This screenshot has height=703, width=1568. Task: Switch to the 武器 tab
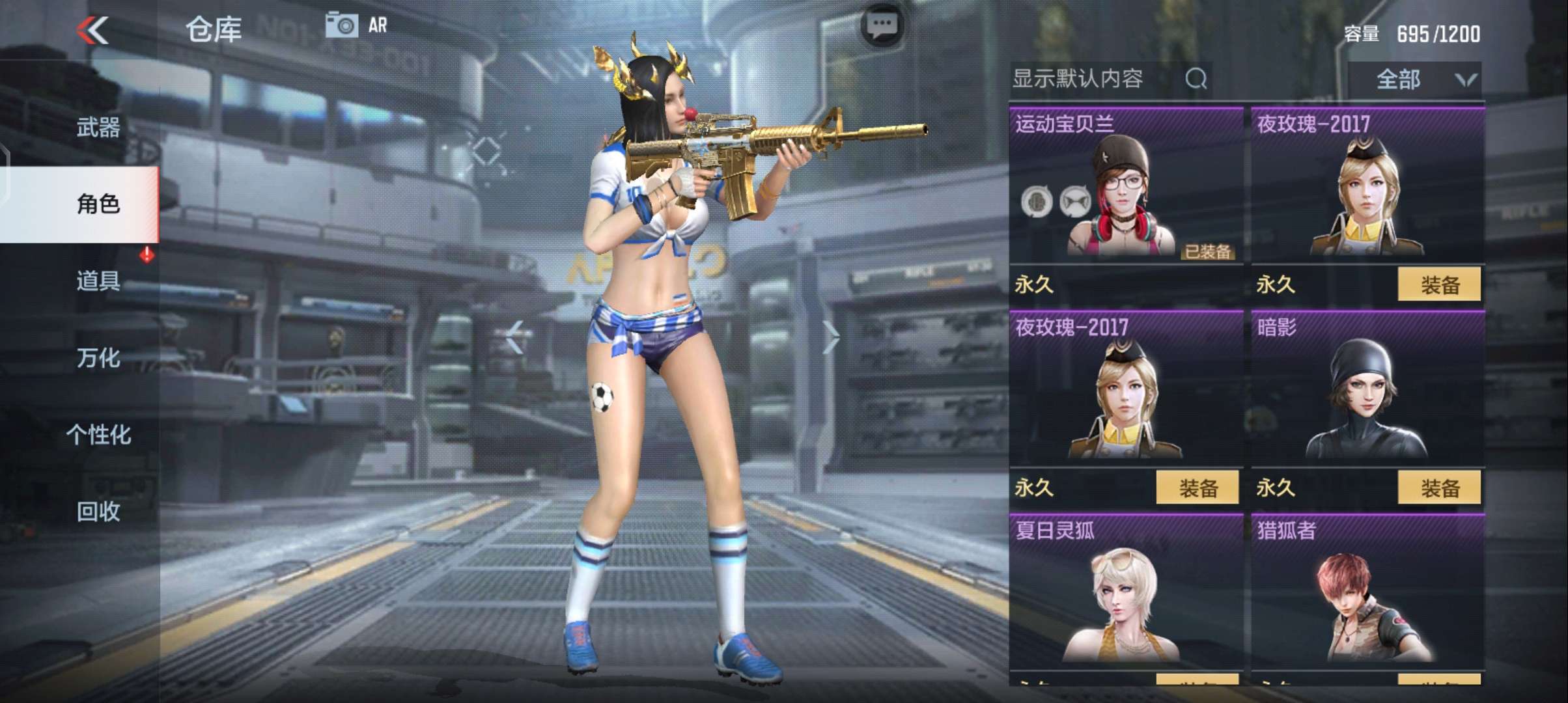(x=98, y=128)
